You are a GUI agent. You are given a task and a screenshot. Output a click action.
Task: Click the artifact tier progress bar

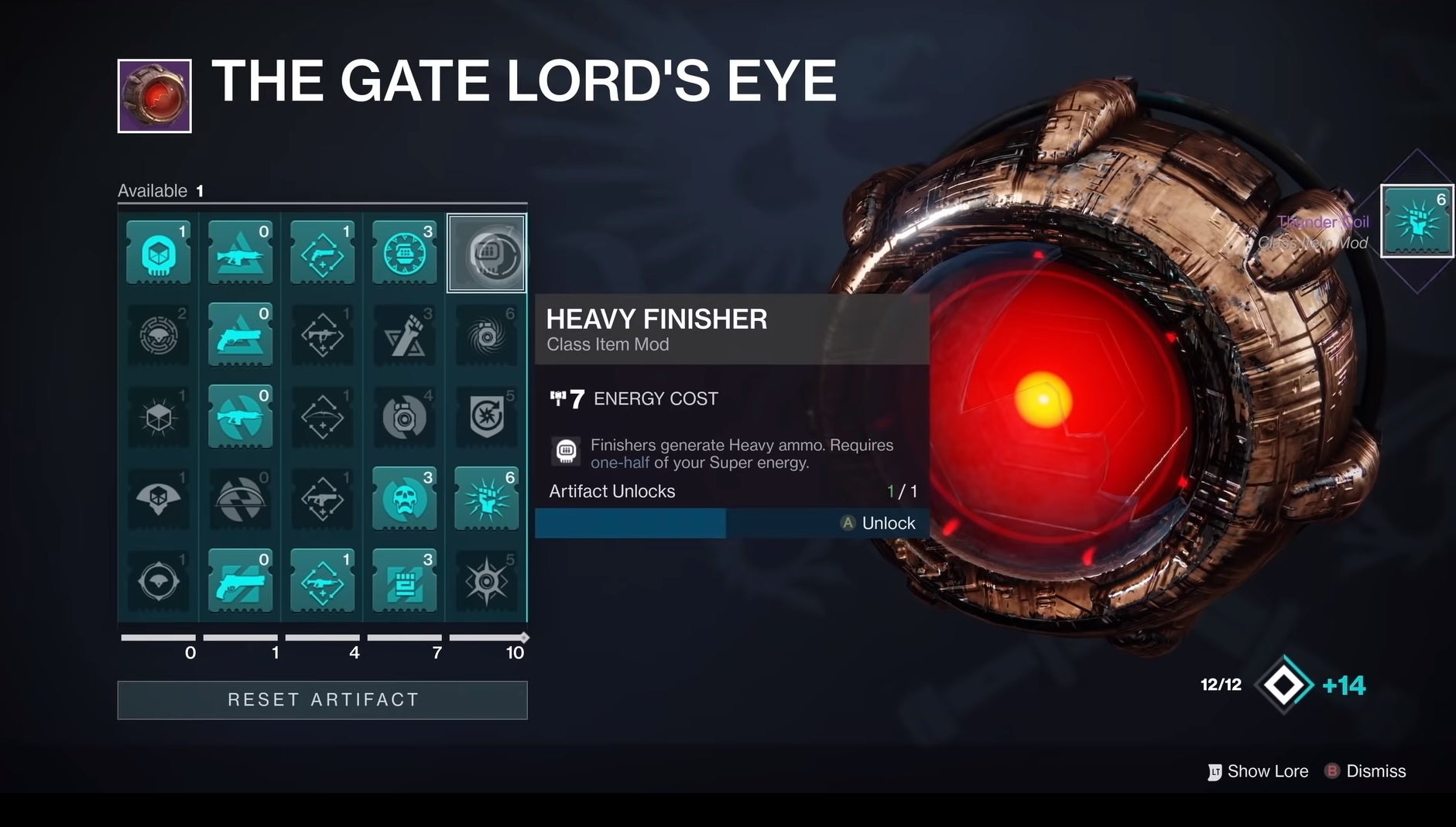(x=323, y=637)
